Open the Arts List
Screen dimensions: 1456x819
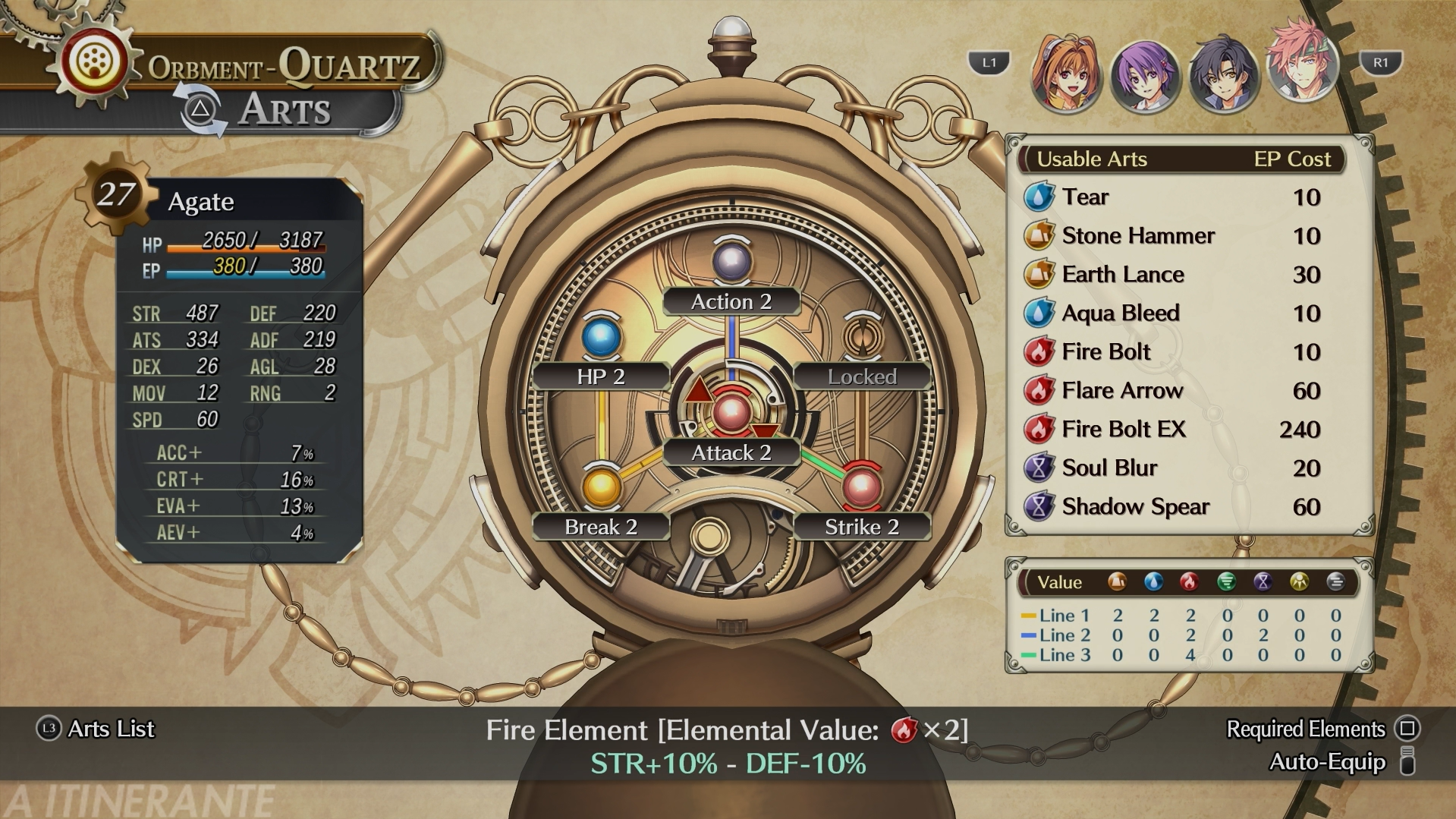pyautogui.click(x=96, y=729)
